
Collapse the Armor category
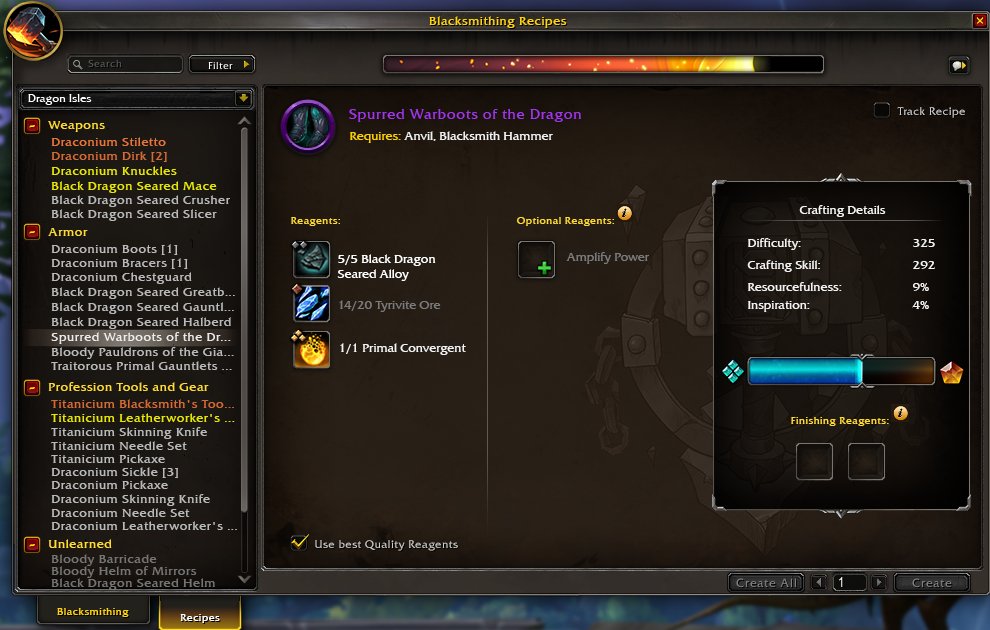coord(32,232)
